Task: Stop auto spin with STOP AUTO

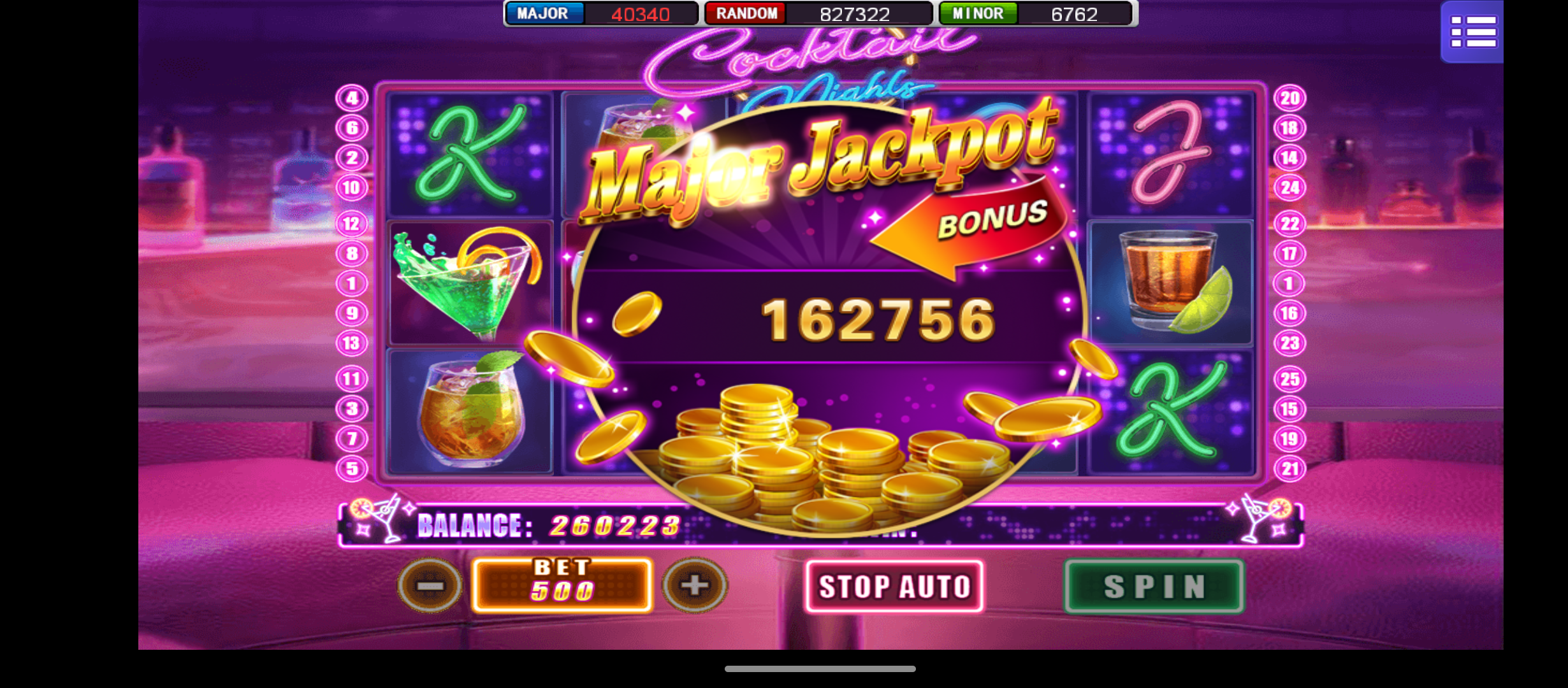Action: click(x=894, y=586)
